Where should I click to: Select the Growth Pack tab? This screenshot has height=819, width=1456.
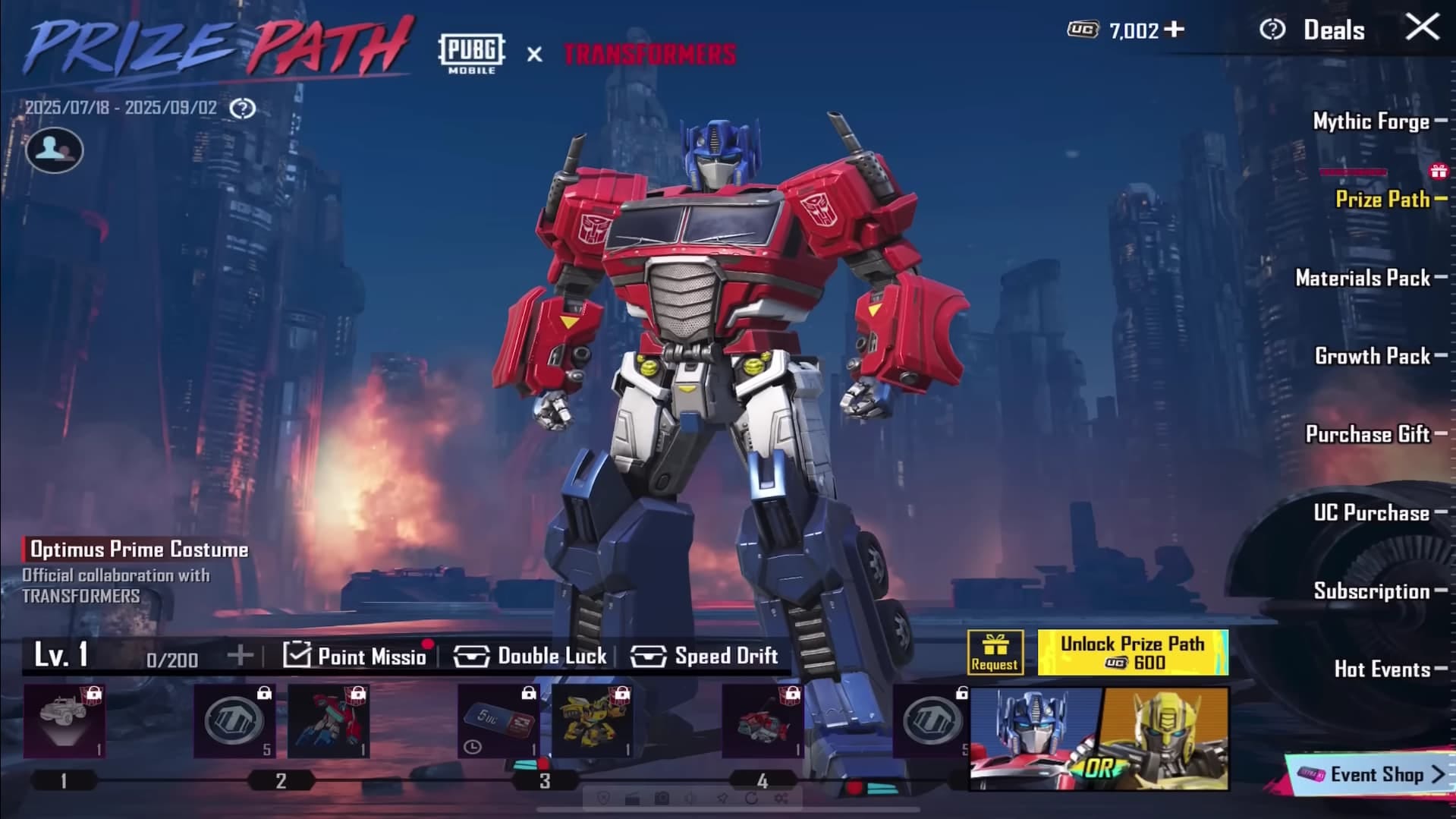(x=1372, y=356)
